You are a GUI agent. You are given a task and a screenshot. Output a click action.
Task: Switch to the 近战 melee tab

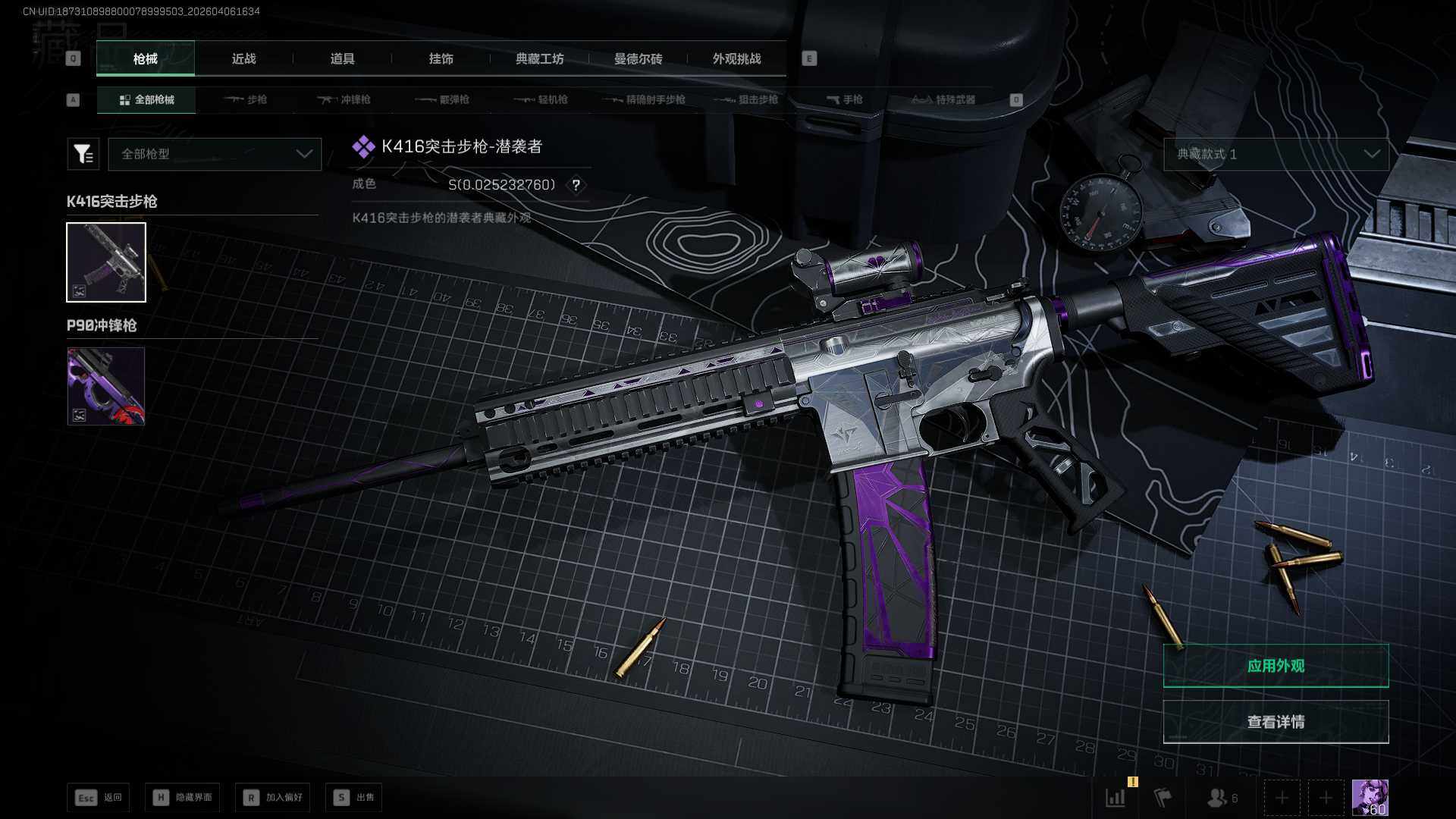point(243,58)
